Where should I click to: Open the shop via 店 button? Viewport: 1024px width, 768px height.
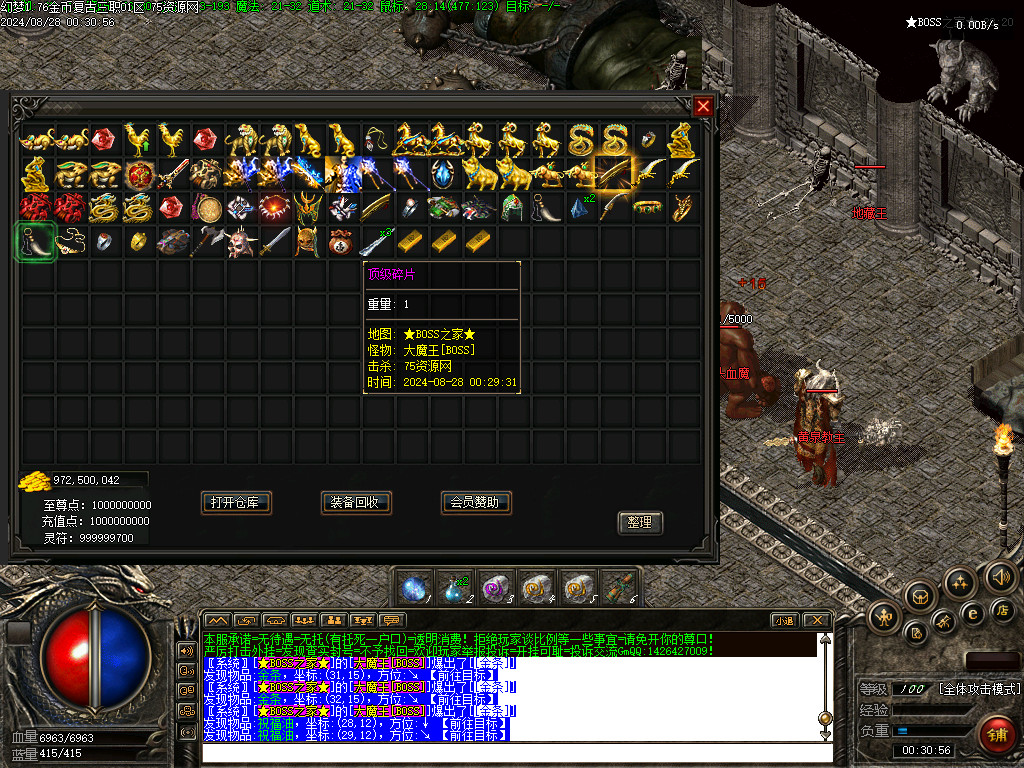tap(1003, 609)
